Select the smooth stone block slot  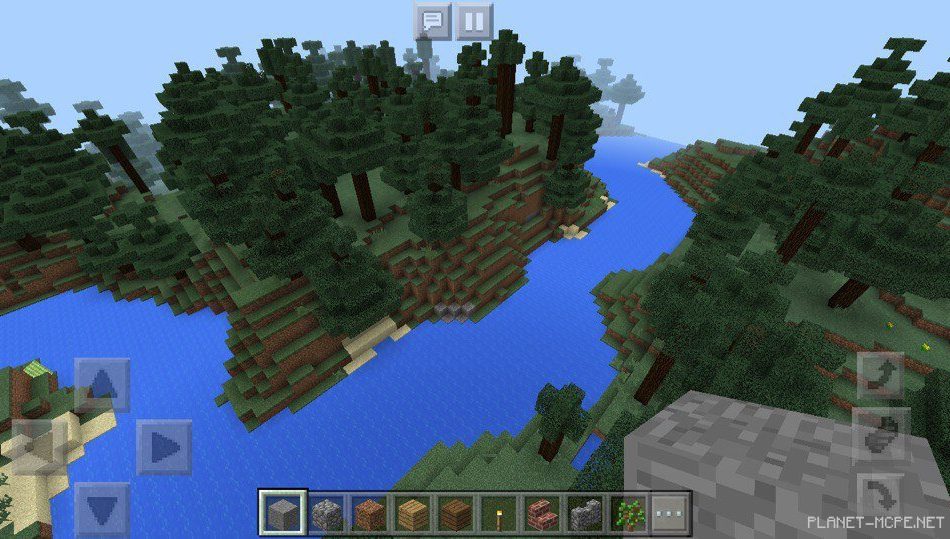coord(282,514)
